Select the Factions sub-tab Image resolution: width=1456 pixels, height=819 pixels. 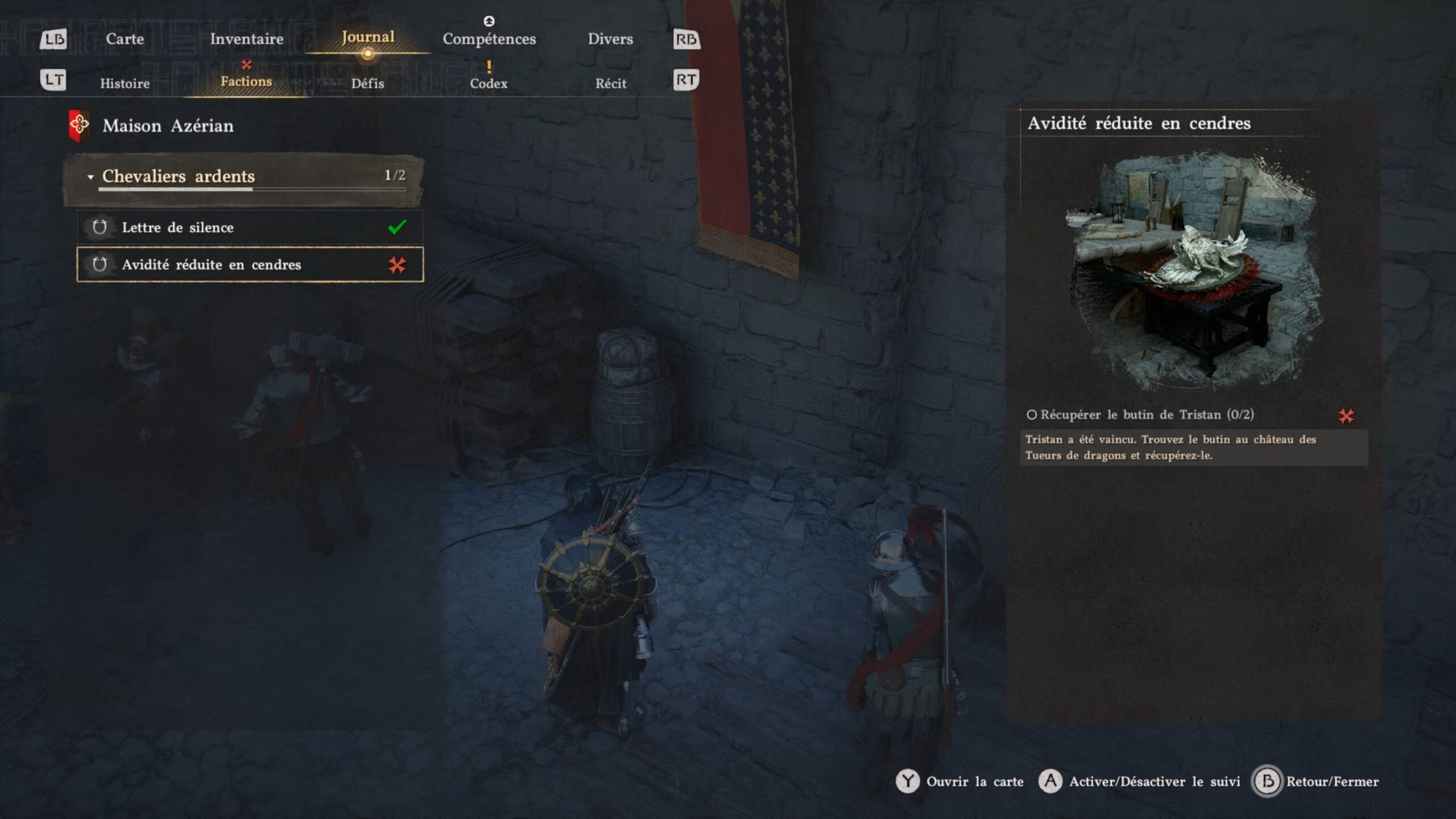click(x=246, y=81)
